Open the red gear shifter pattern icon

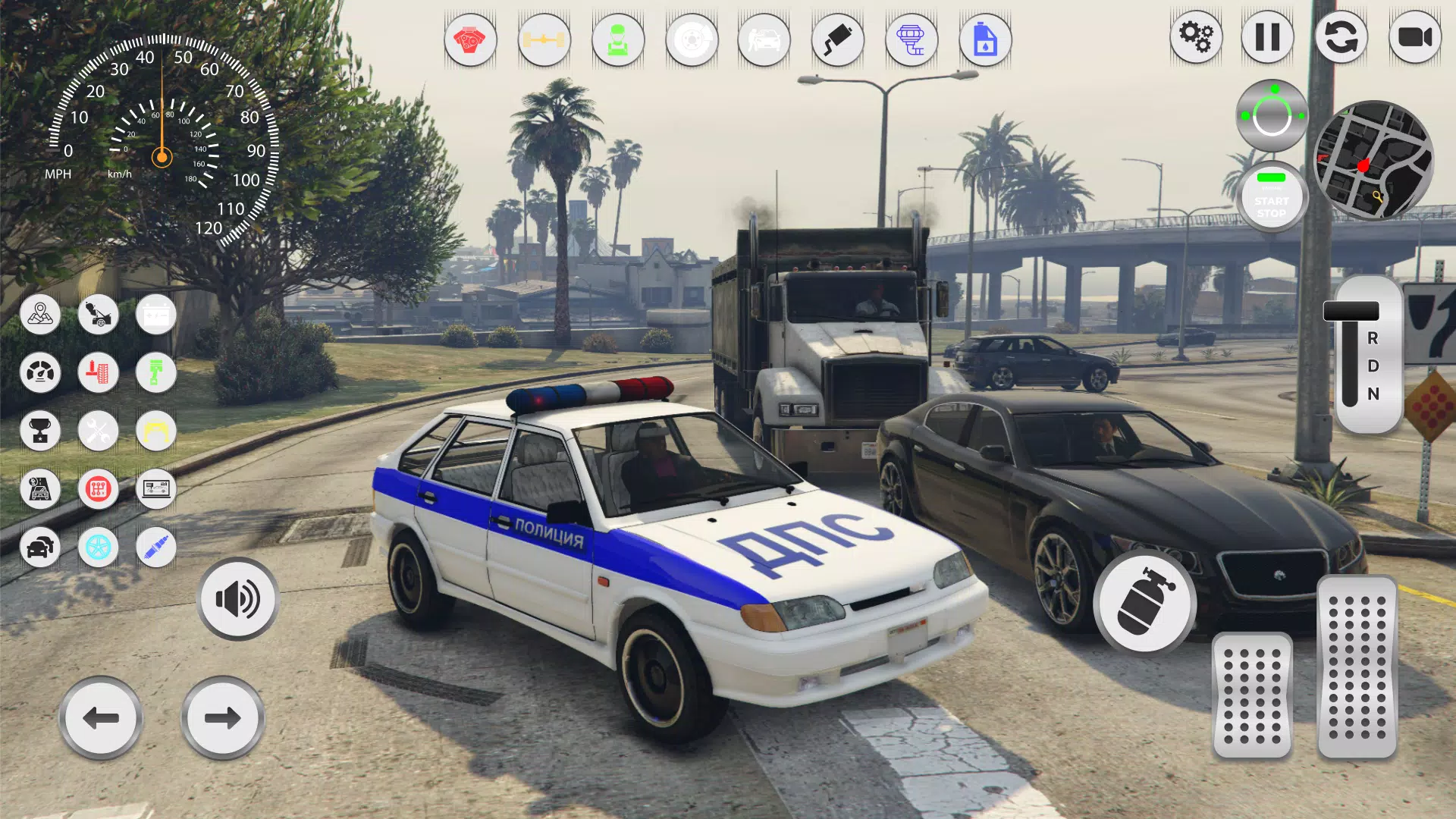(x=99, y=489)
